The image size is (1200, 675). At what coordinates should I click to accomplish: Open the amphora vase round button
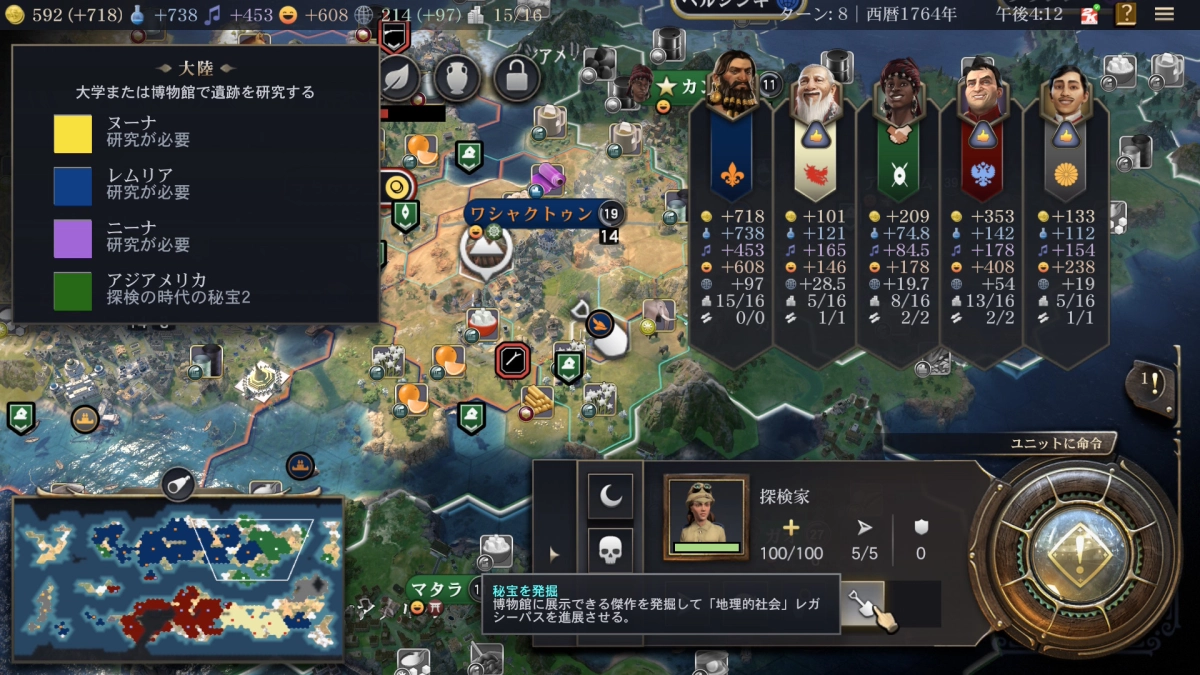[x=458, y=76]
